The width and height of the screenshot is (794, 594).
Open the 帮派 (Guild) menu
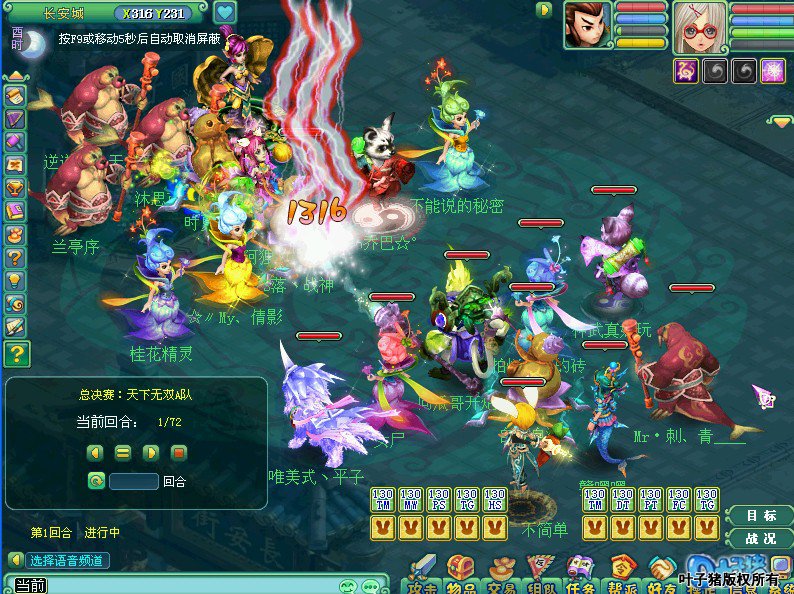tap(622, 572)
